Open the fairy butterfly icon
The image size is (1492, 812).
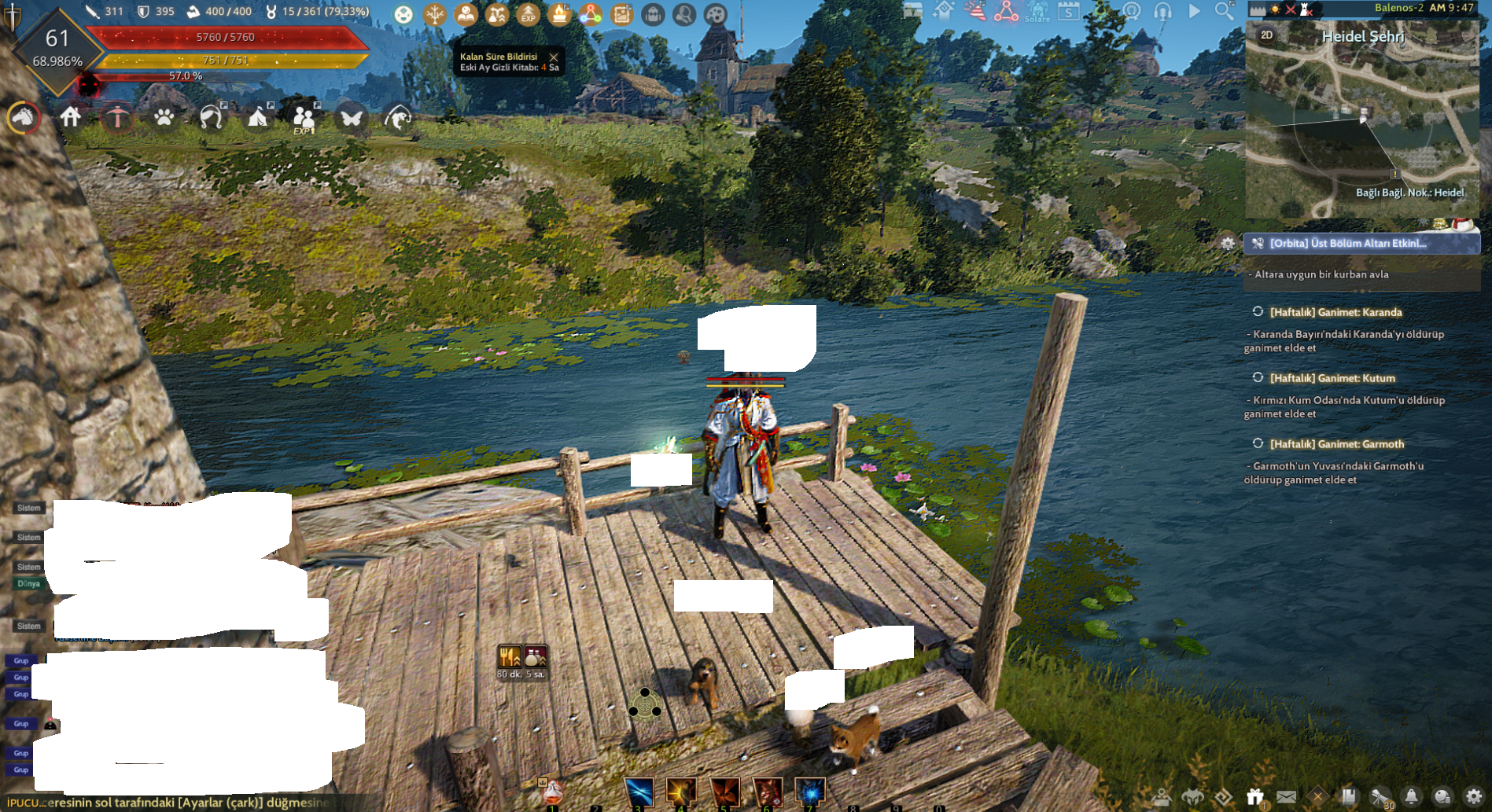click(x=351, y=118)
